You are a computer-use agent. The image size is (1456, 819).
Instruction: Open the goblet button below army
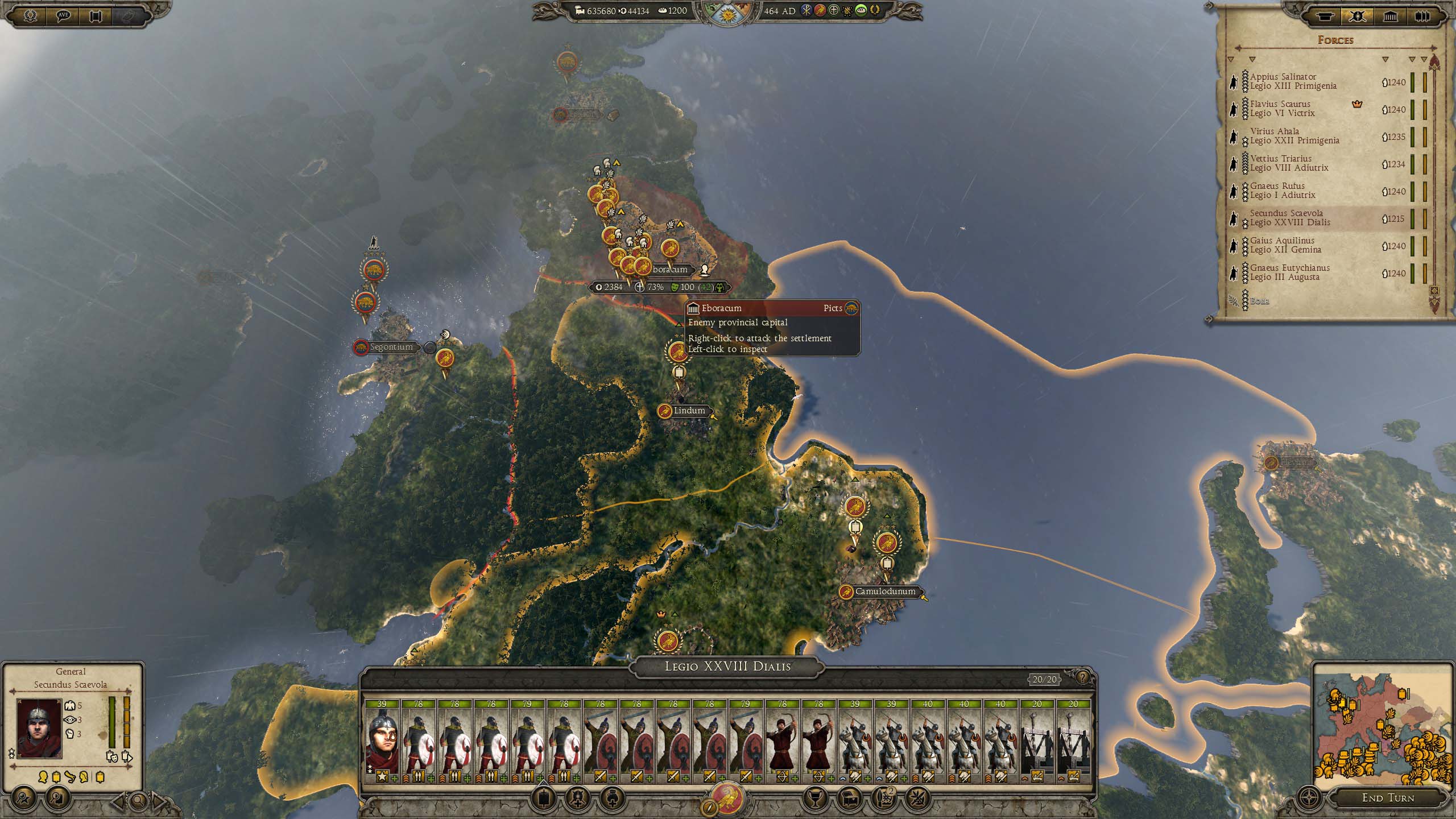(814, 799)
